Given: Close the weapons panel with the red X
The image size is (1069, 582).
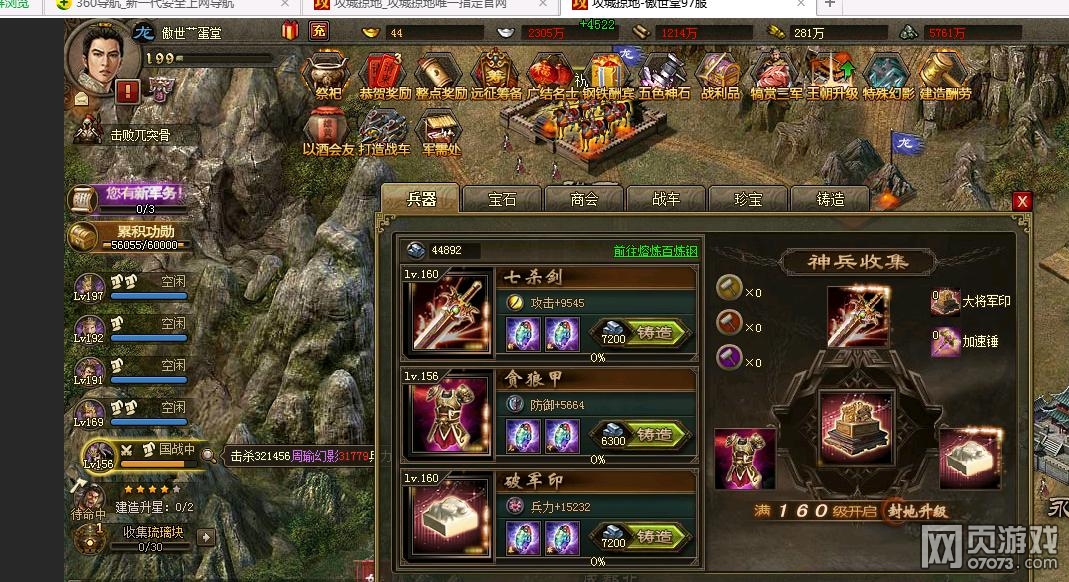Looking at the screenshot, I should pos(1022,201).
